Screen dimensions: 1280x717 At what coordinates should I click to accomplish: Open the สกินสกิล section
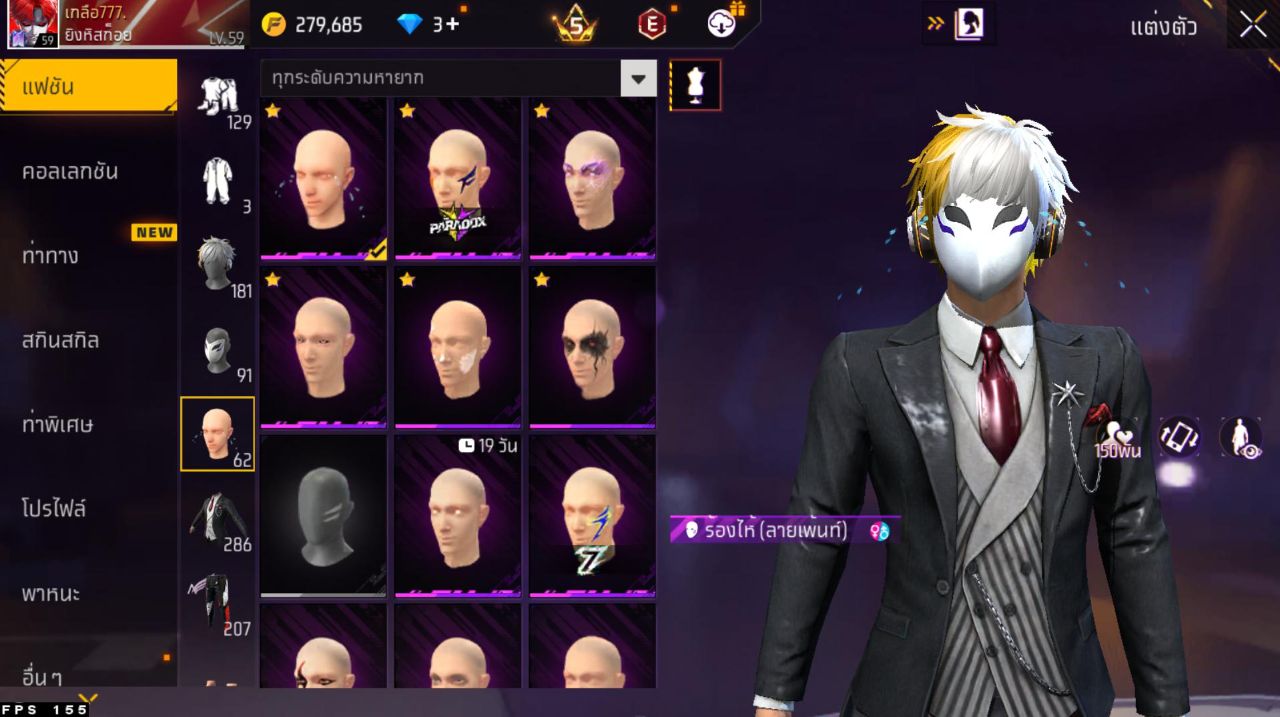(61, 340)
